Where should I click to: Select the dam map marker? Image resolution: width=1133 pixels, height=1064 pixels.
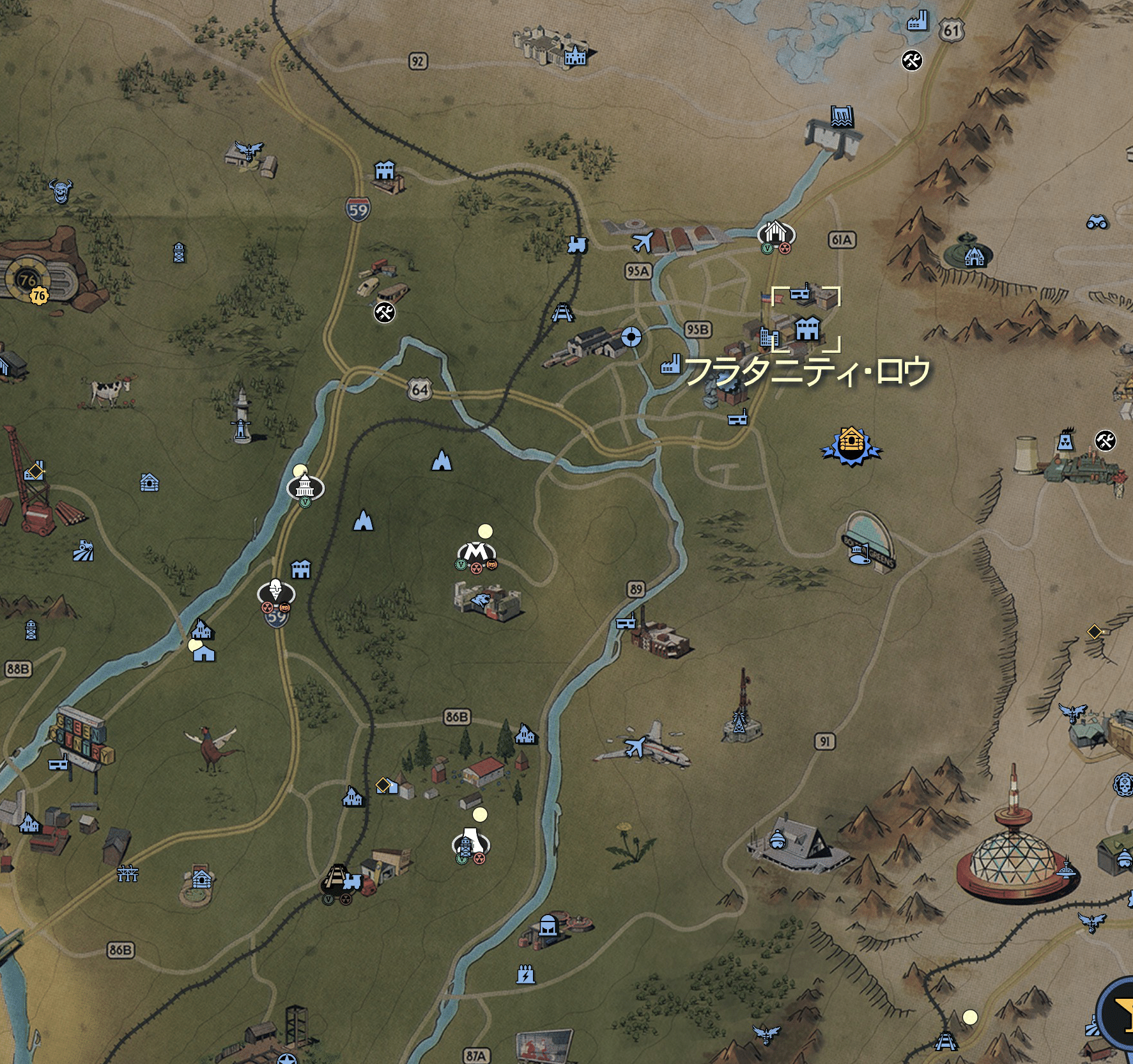(842, 116)
